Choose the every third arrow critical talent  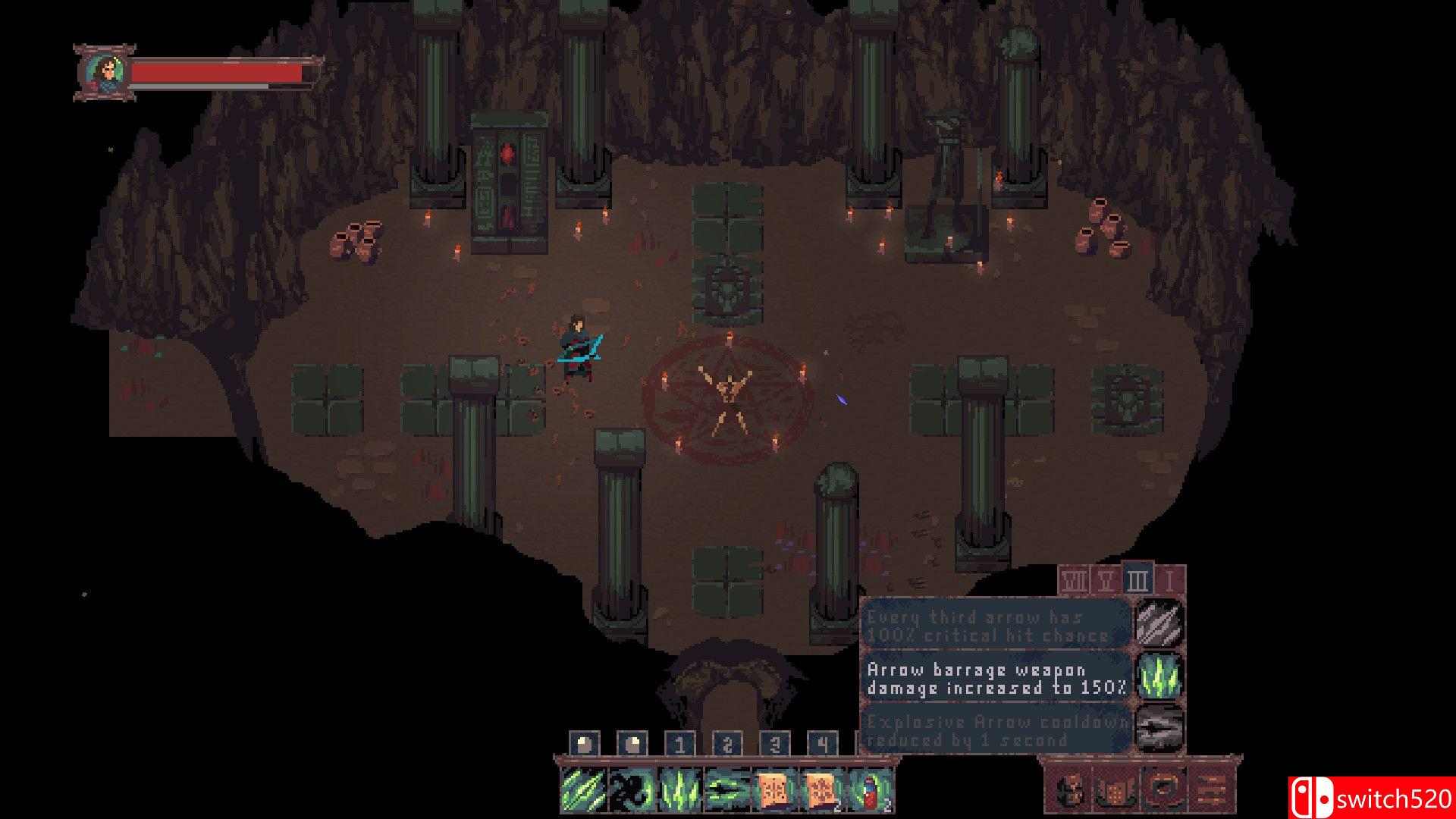(996, 626)
